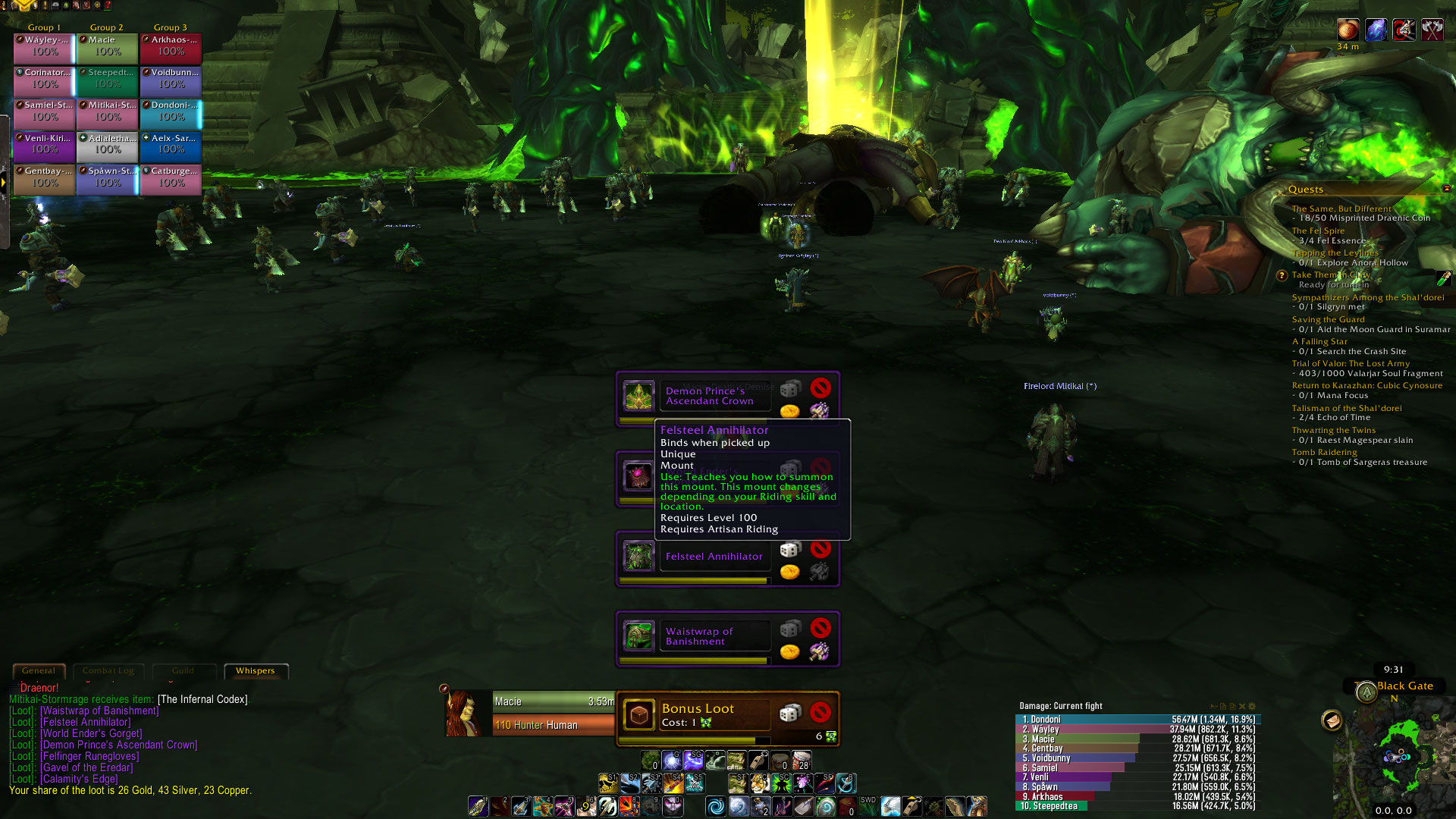The height and width of the screenshot is (819, 1456).
Task: Pass on Felsteel Annihilator loot roll
Action: point(820,548)
